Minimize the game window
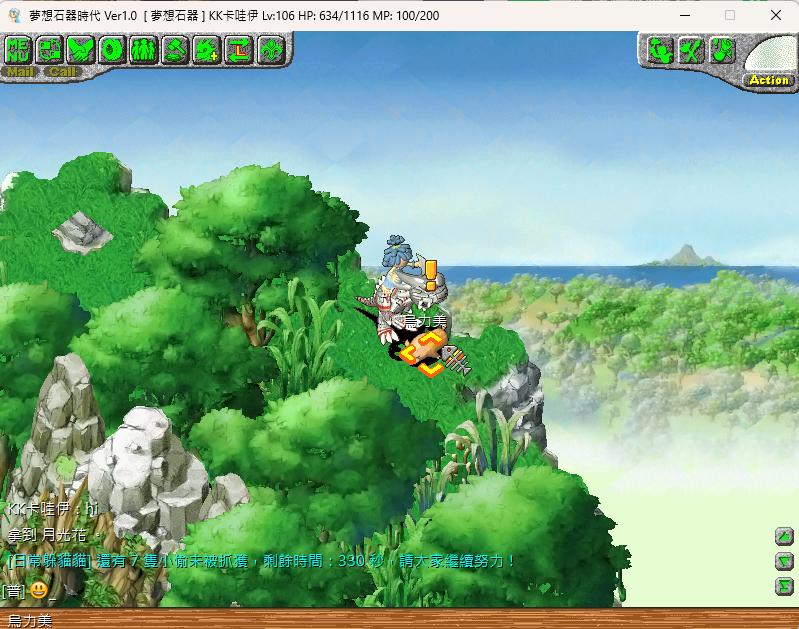The width and height of the screenshot is (799, 629). point(683,15)
